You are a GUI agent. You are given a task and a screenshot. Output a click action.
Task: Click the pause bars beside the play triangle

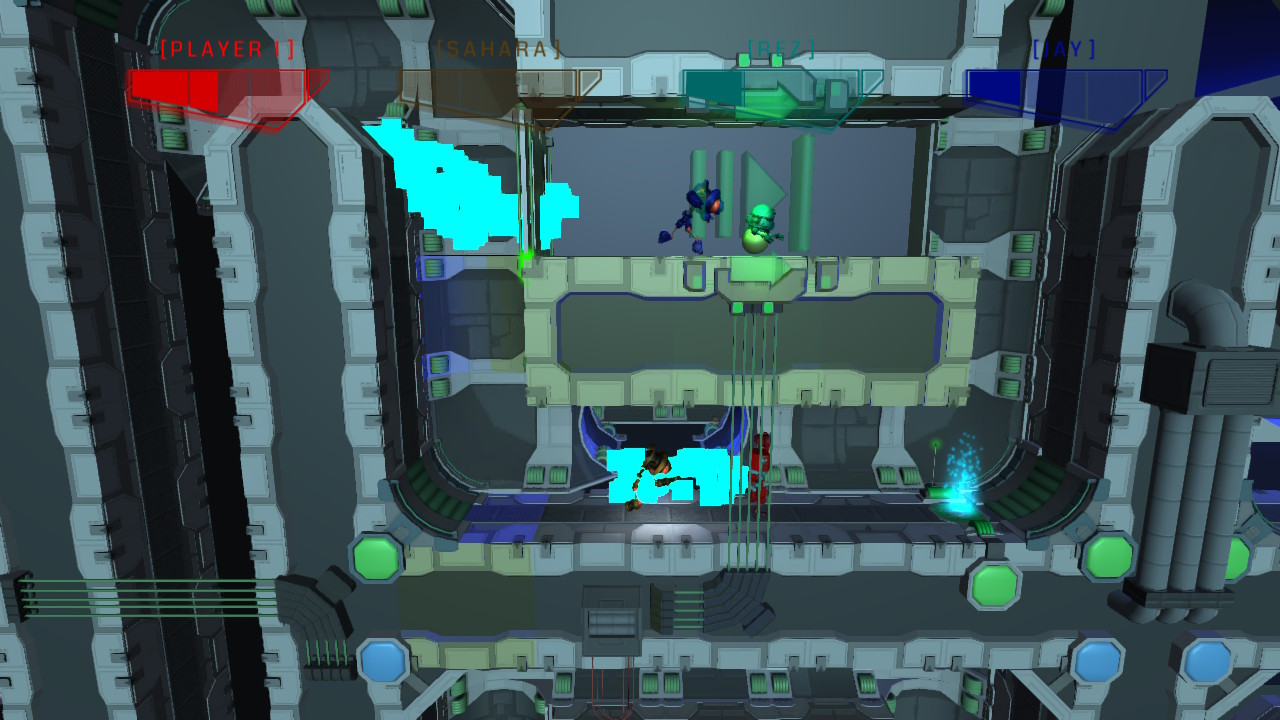click(710, 185)
